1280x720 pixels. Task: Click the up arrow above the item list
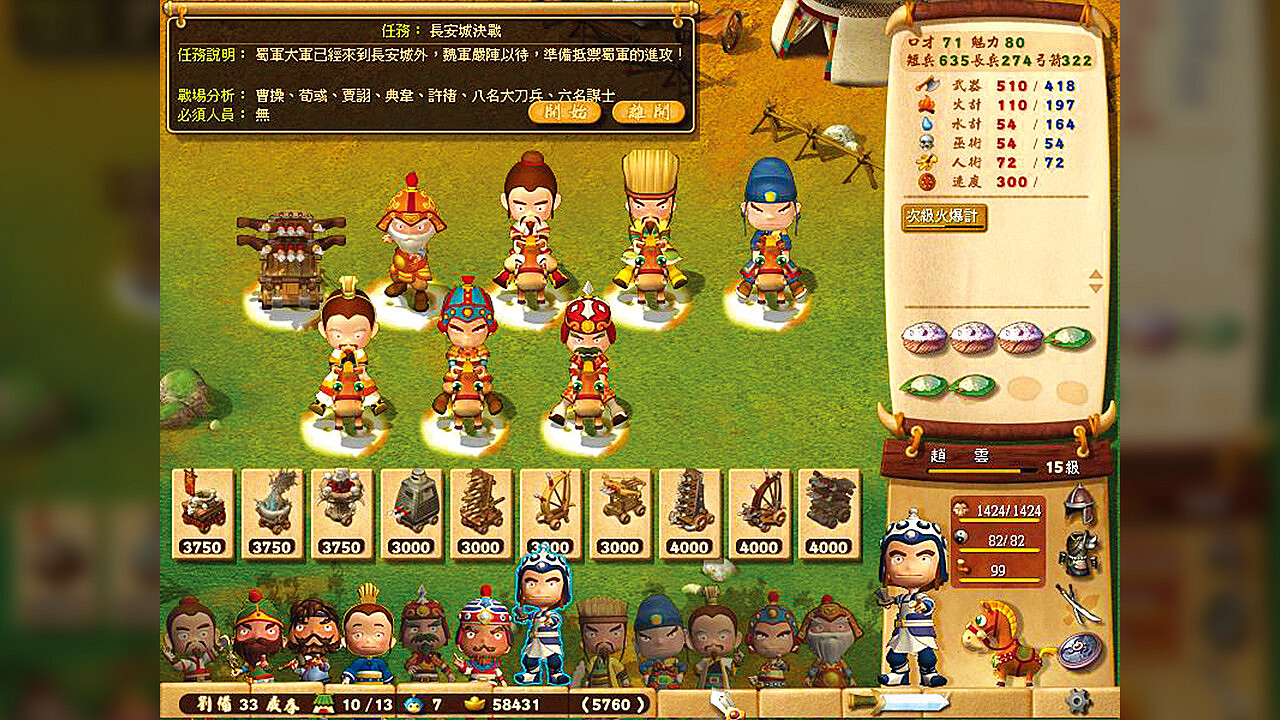click(1095, 274)
